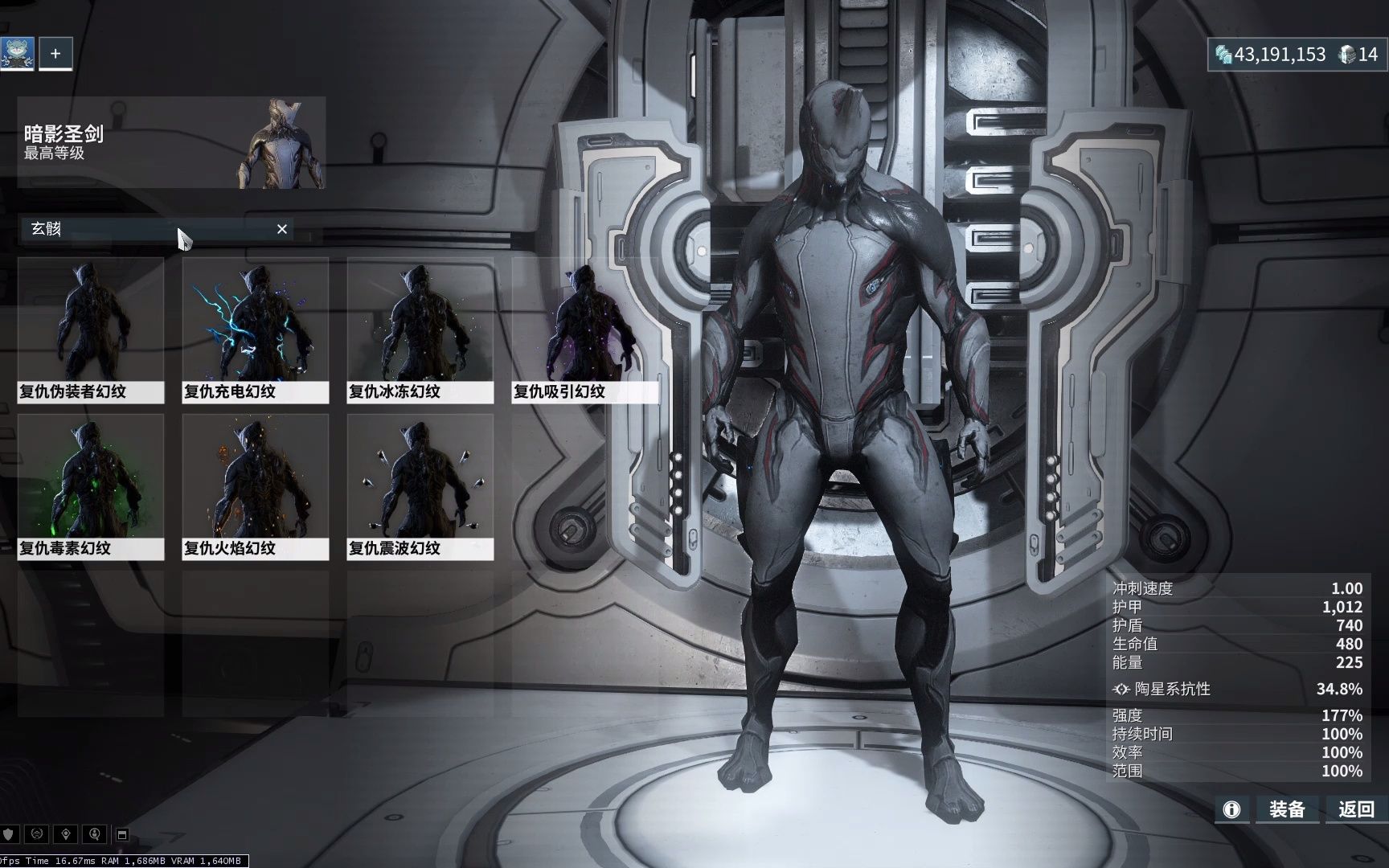Click the shield icon in bottom bar

[10, 834]
